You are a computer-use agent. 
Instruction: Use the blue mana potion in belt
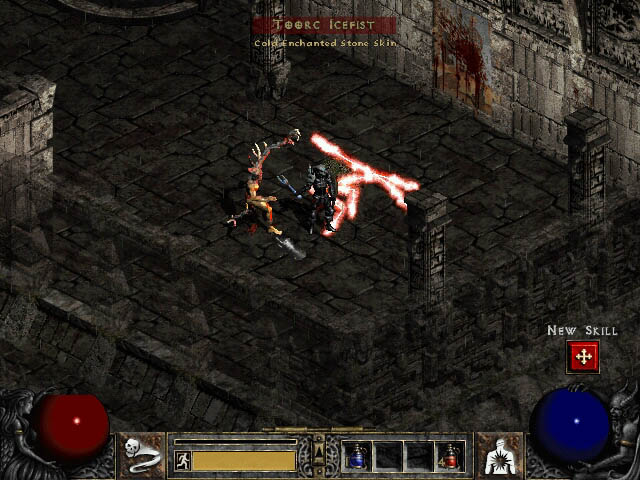[x=356, y=456]
